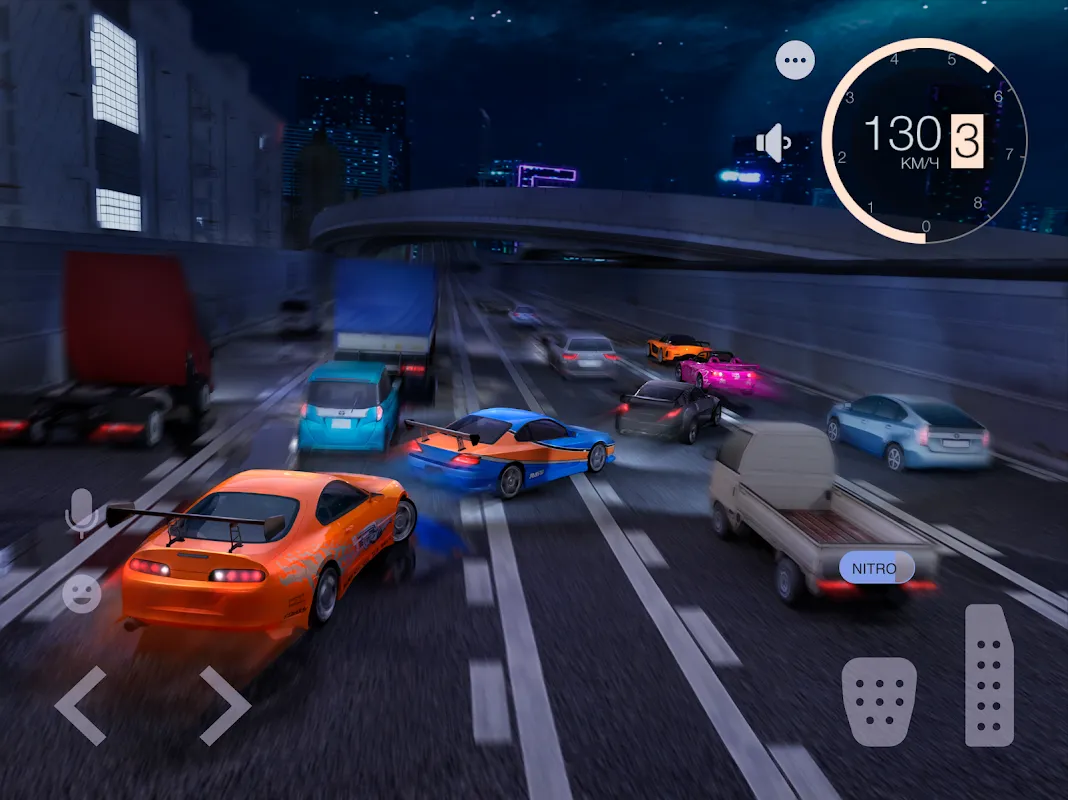1068x800 pixels.
Task: Open the three-dots options menu
Action: click(x=795, y=61)
